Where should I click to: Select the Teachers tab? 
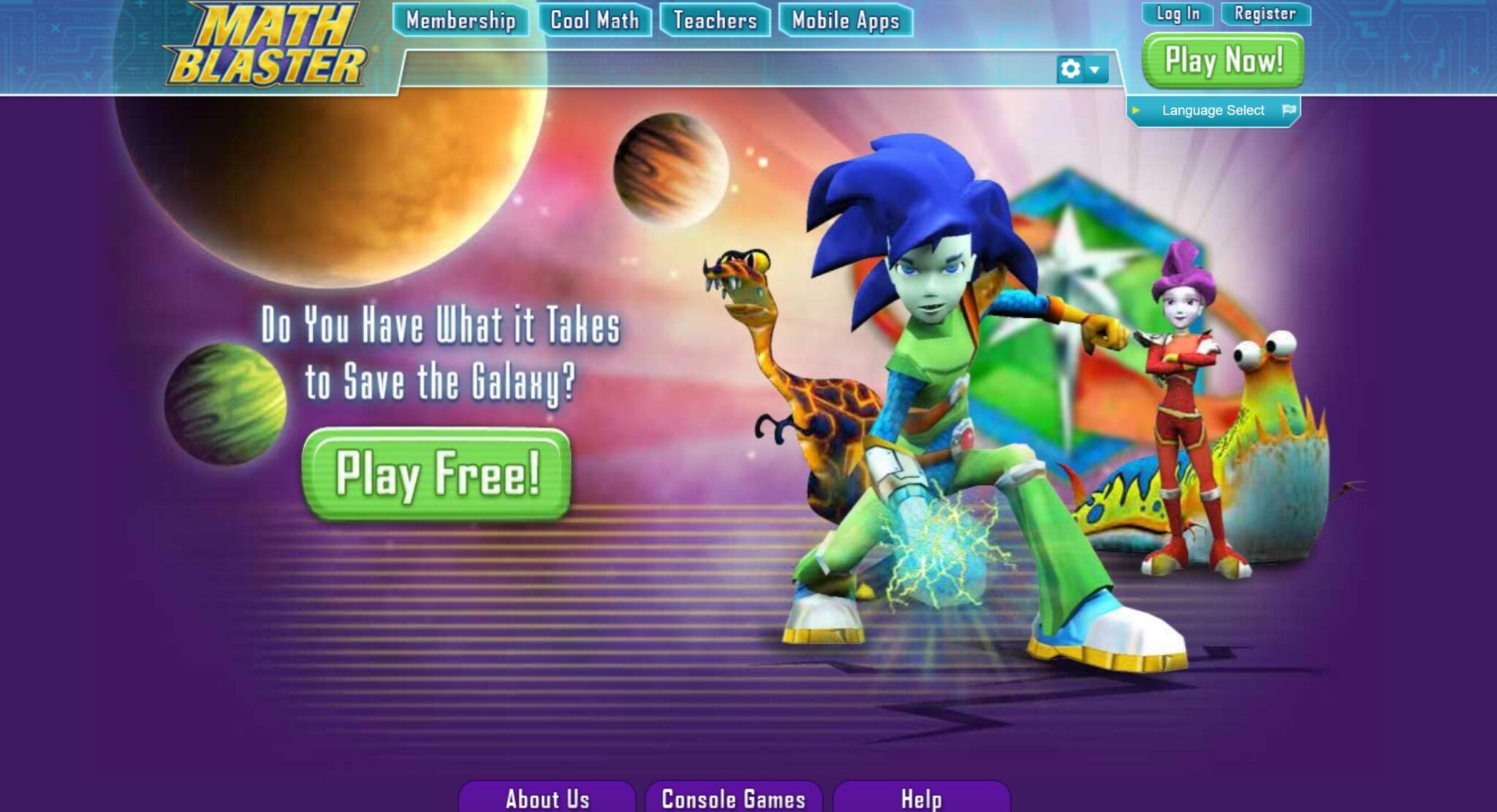(x=714, y=20)
